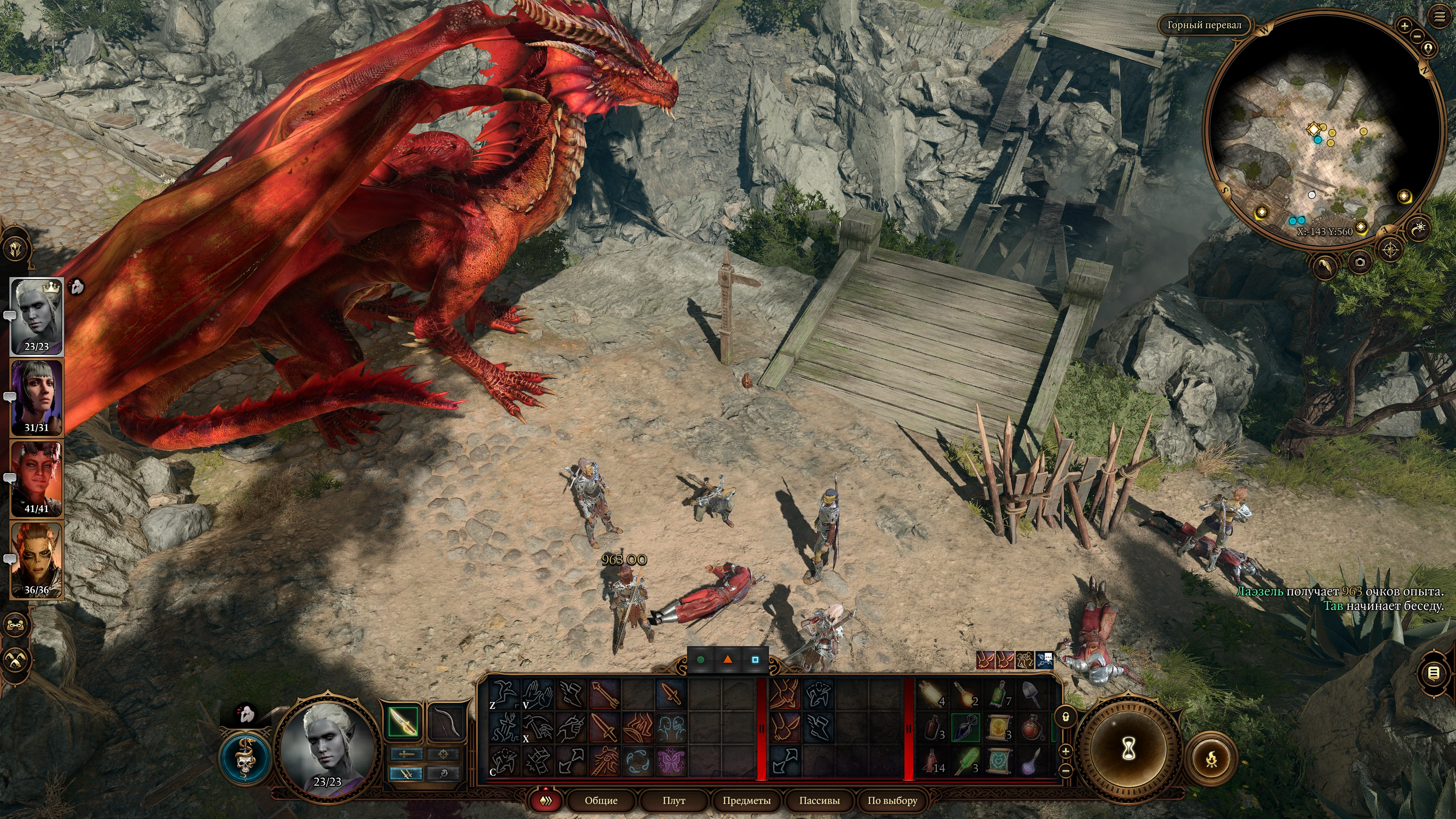Open the Плут hotbar tab
1456x819 pixels.
pos(673,800)
